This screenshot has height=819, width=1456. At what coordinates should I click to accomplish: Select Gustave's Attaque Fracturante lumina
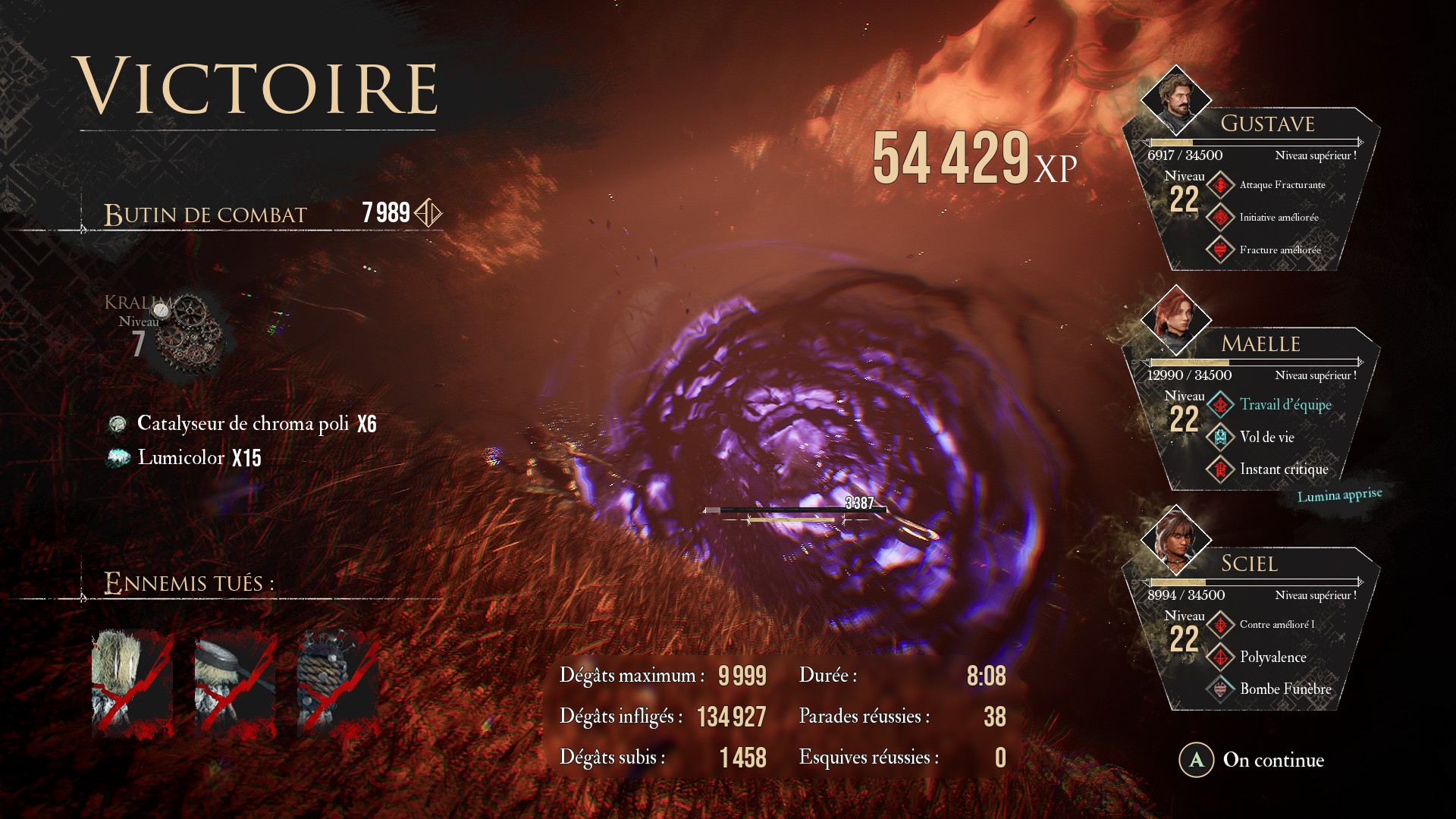[x=1282, y=185]
